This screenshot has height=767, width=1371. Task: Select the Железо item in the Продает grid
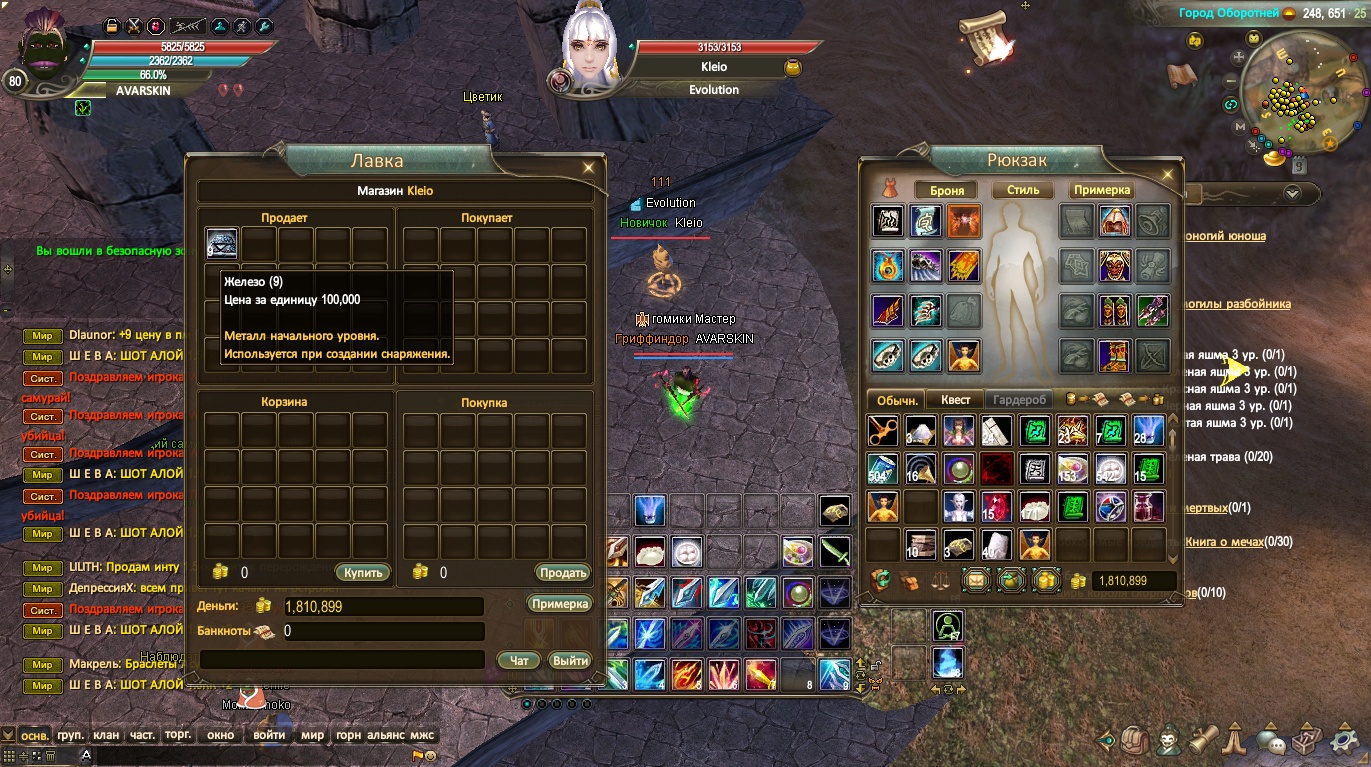pos(222,243)
